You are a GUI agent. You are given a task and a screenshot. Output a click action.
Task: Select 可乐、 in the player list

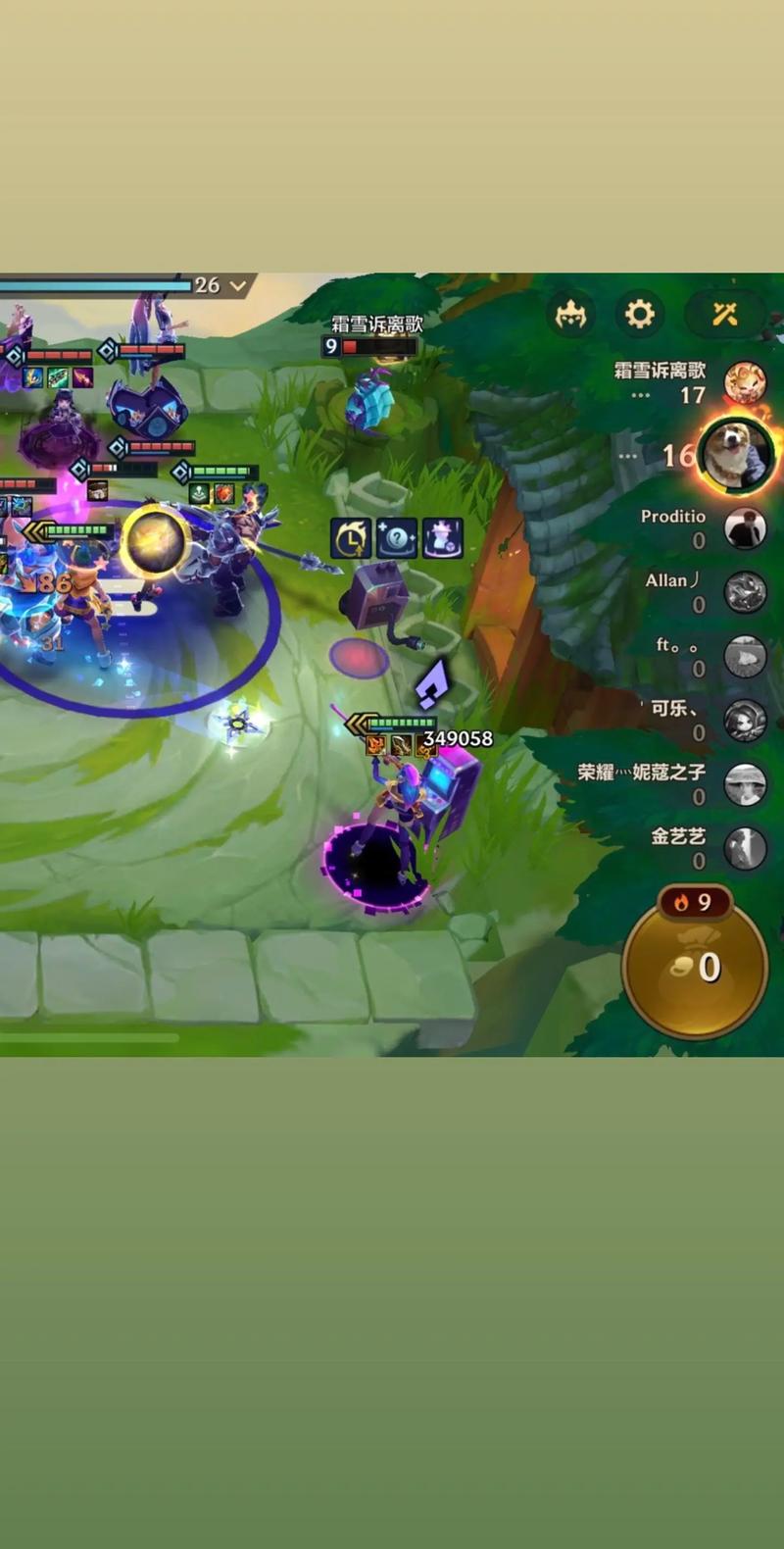[x=745, y=721]
